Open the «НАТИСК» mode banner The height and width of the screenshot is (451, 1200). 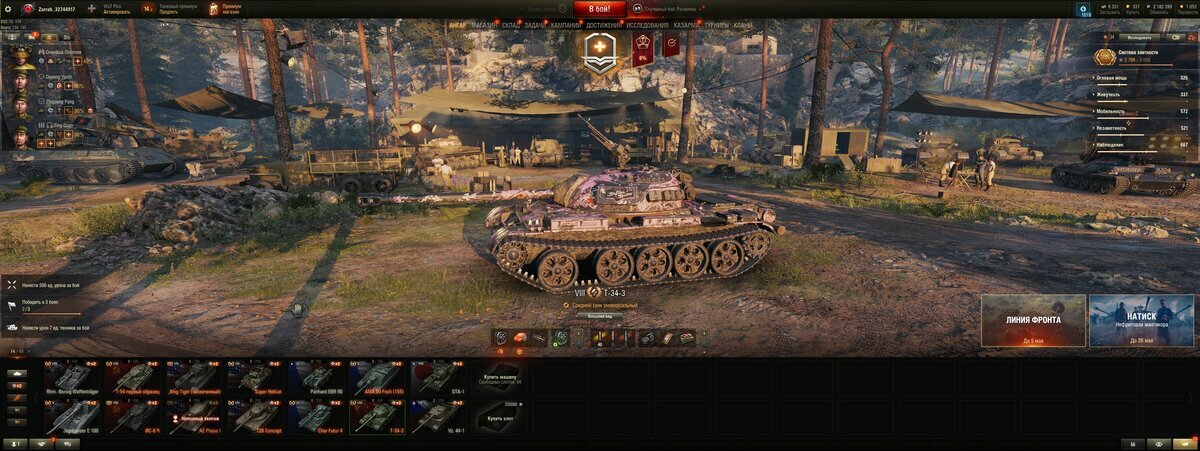(x=1141, y=320)
